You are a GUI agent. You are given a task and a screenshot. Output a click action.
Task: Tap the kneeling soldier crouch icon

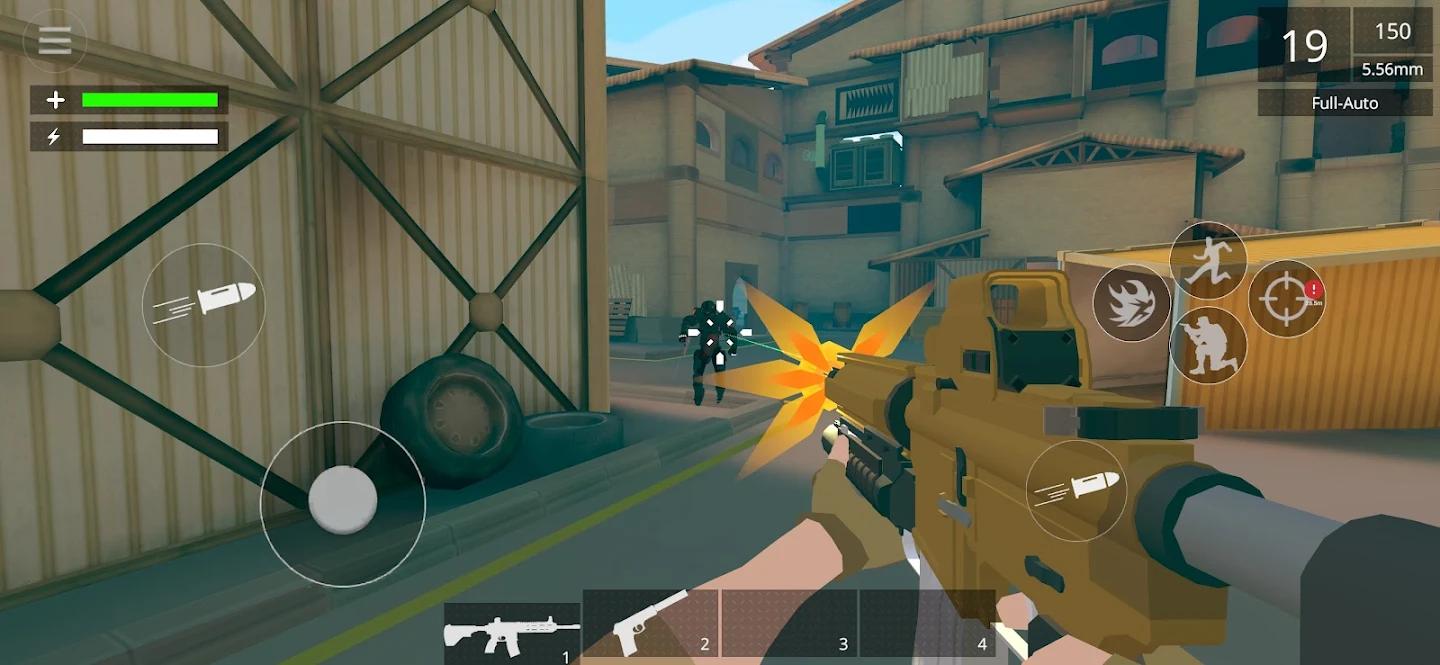tap(1208, 345)
